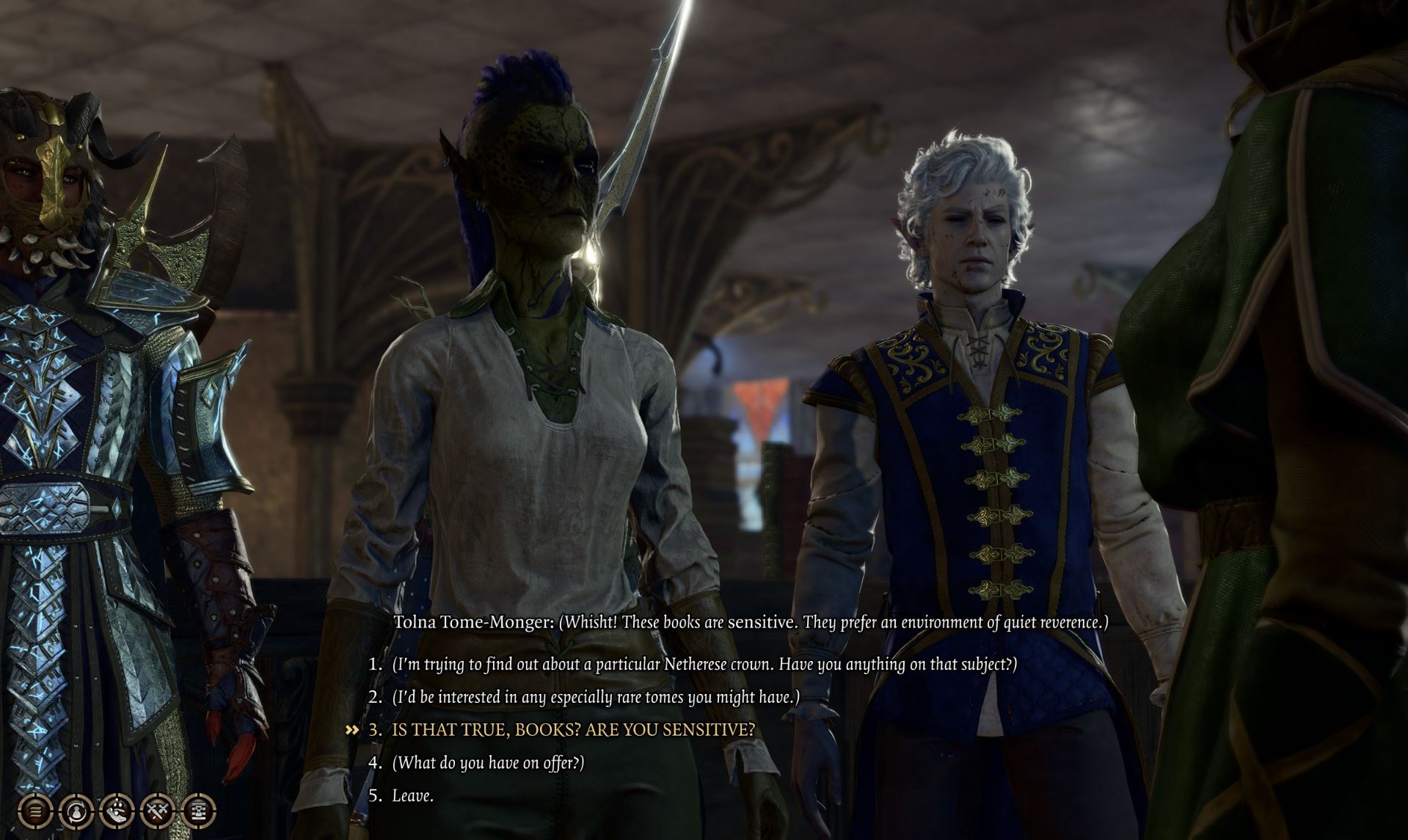The image size is (1408, 840).
Task: Select 'IS THAT TRUE, BOOKS? ARE YOU SENSITIVE?'
Action: (573, 730)
